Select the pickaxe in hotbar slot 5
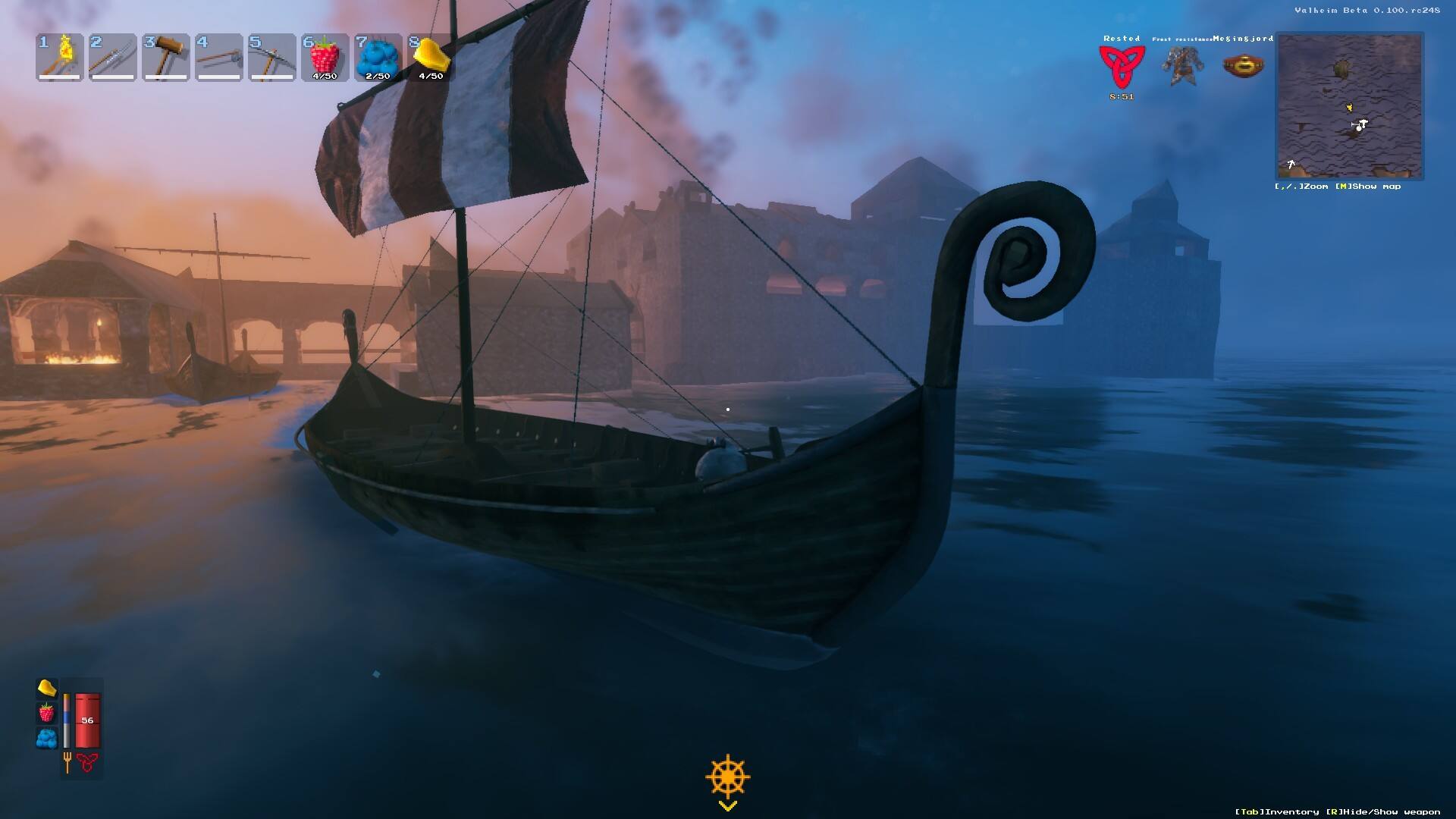The width and height of the screenshot is (1456, 819). pyautogui.click(x=271, y=57)
